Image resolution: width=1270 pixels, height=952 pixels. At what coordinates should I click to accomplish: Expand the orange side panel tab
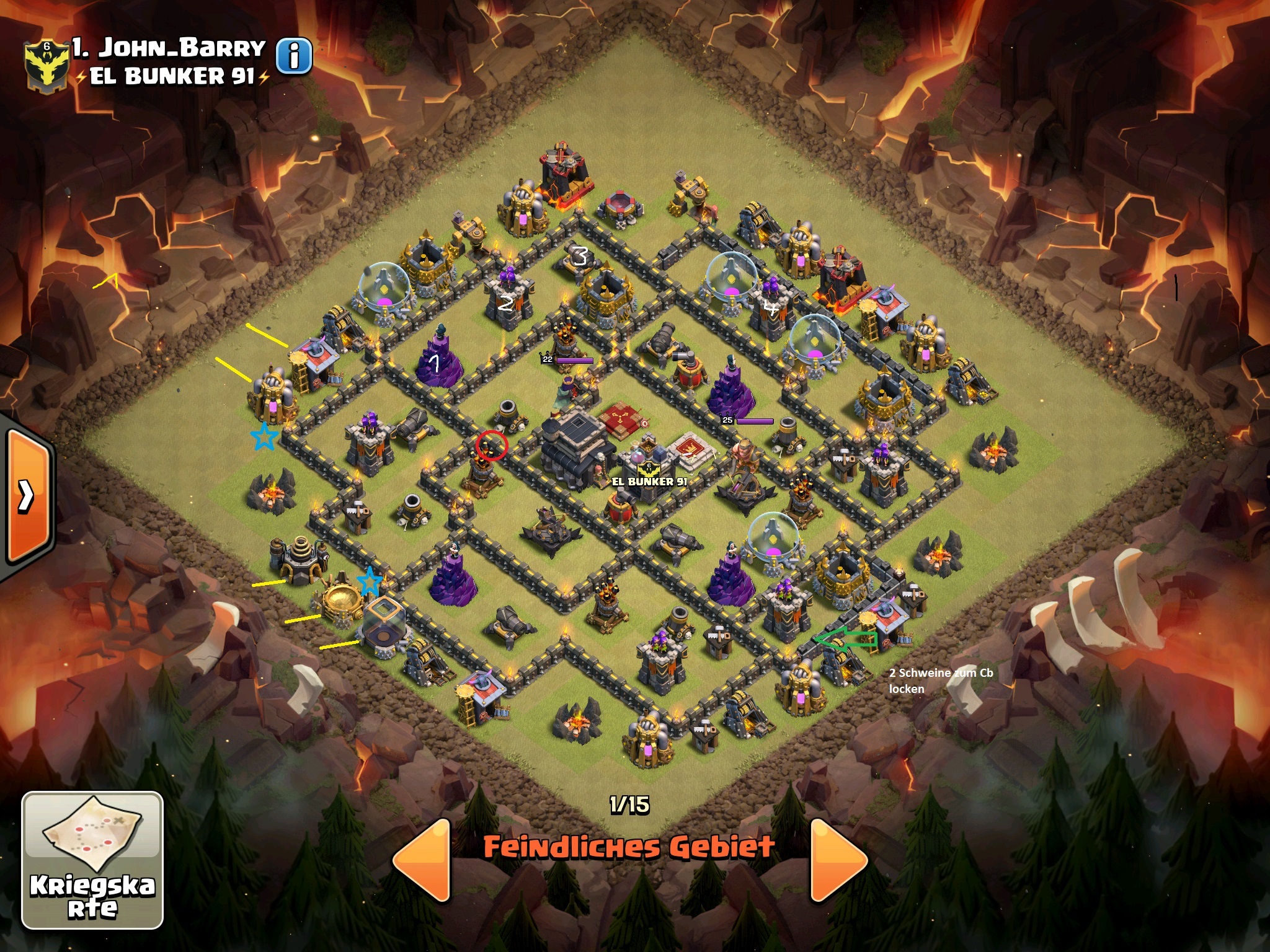[x=28, y=495]
